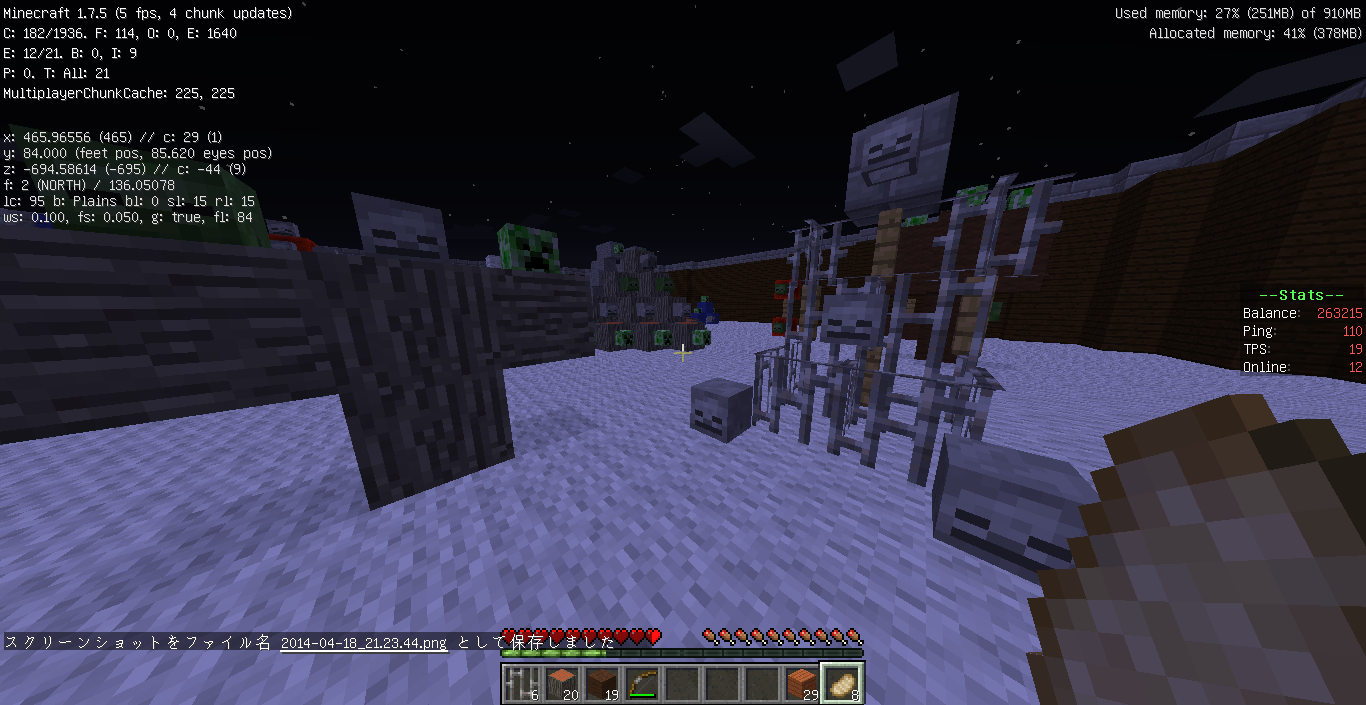
Task: Select the highlighted food slot holding 8
Action: (x=841, y=684)
